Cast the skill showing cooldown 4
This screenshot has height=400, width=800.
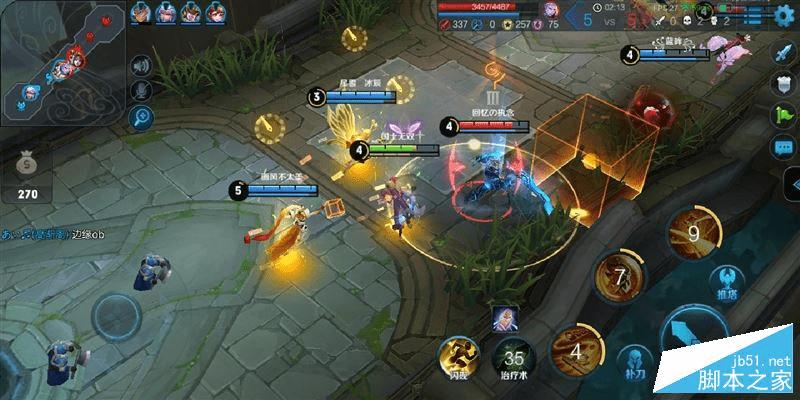(x=575, y=351)
